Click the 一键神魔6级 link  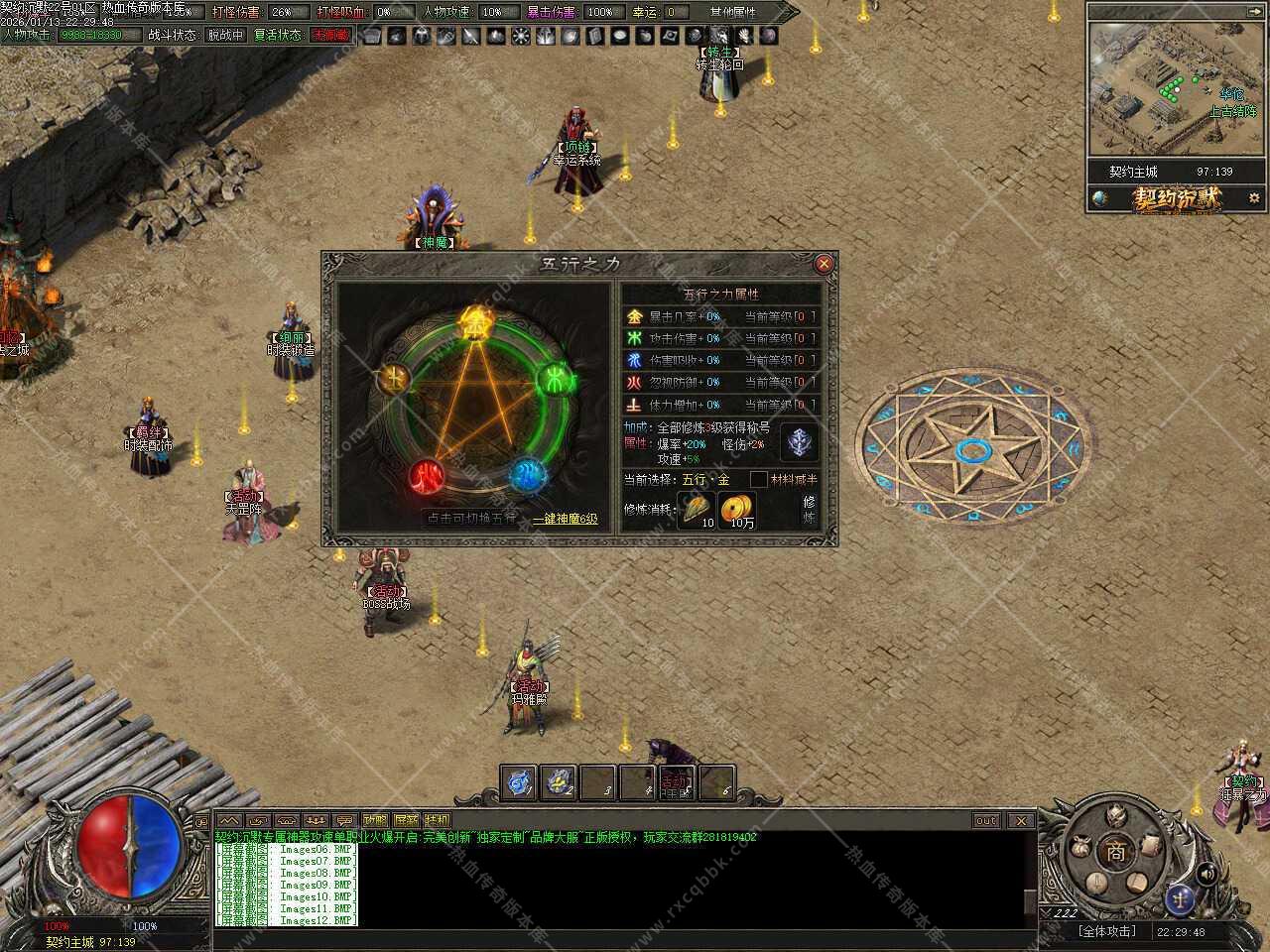point(566,519)
